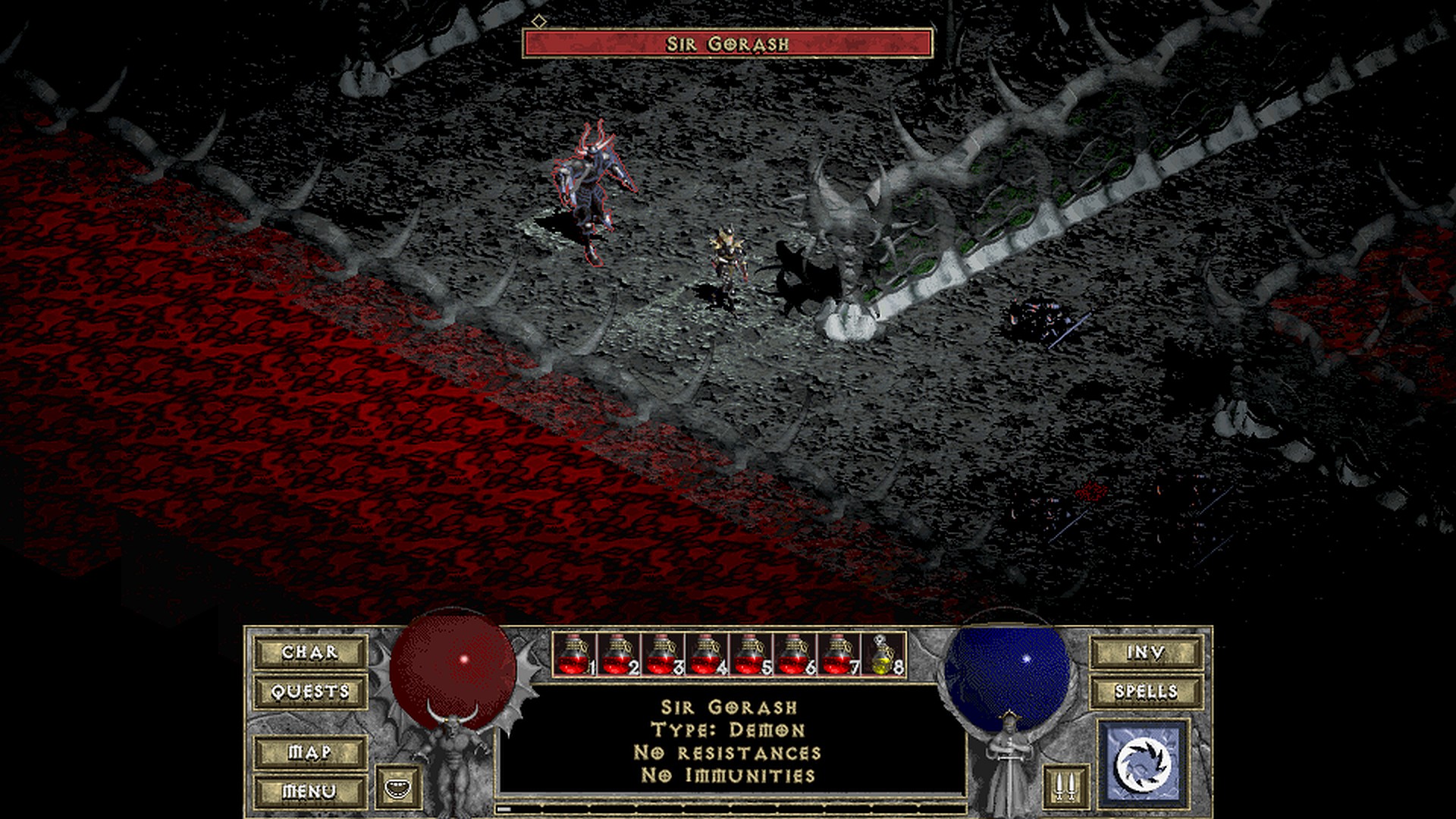Image resolution: width=1456 pixels, height=819 pixels.
Task: Select the red potion in belt slot 4
Action: (x=706, y=654)
